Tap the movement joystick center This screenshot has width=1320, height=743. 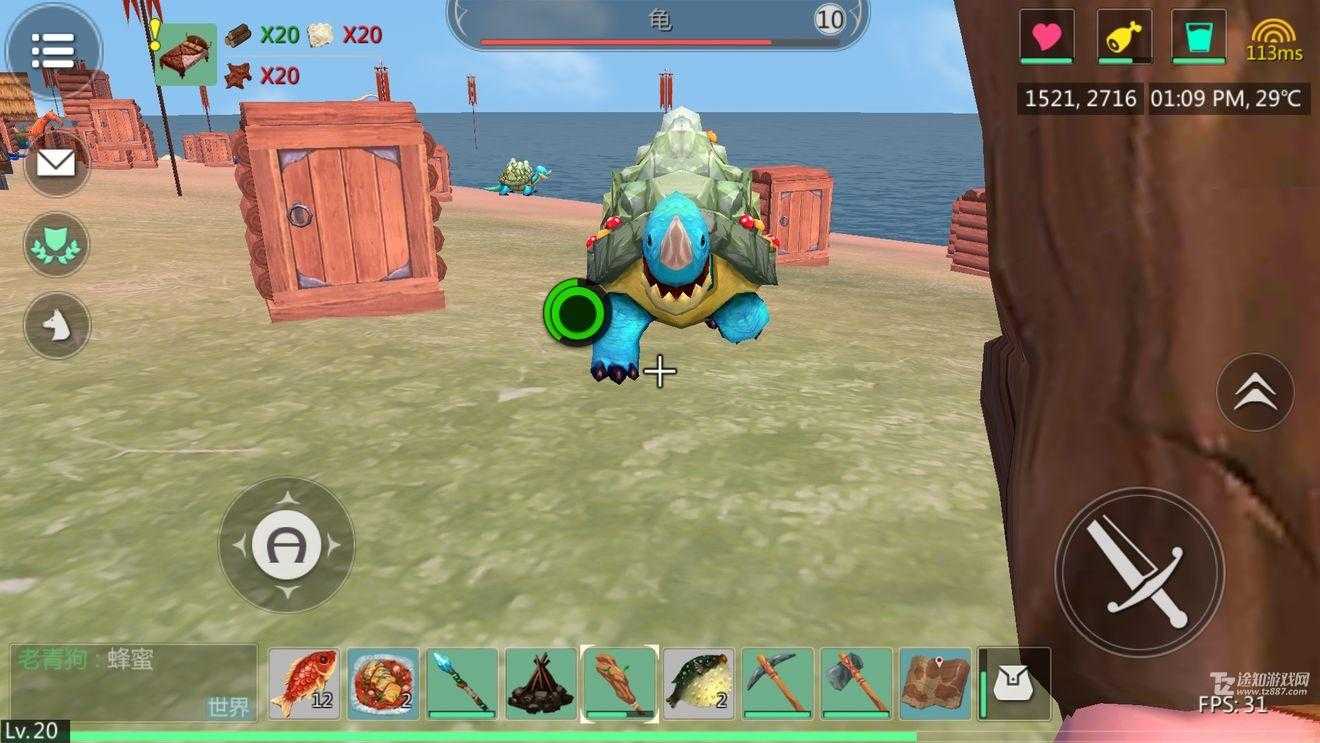point(286,545)
